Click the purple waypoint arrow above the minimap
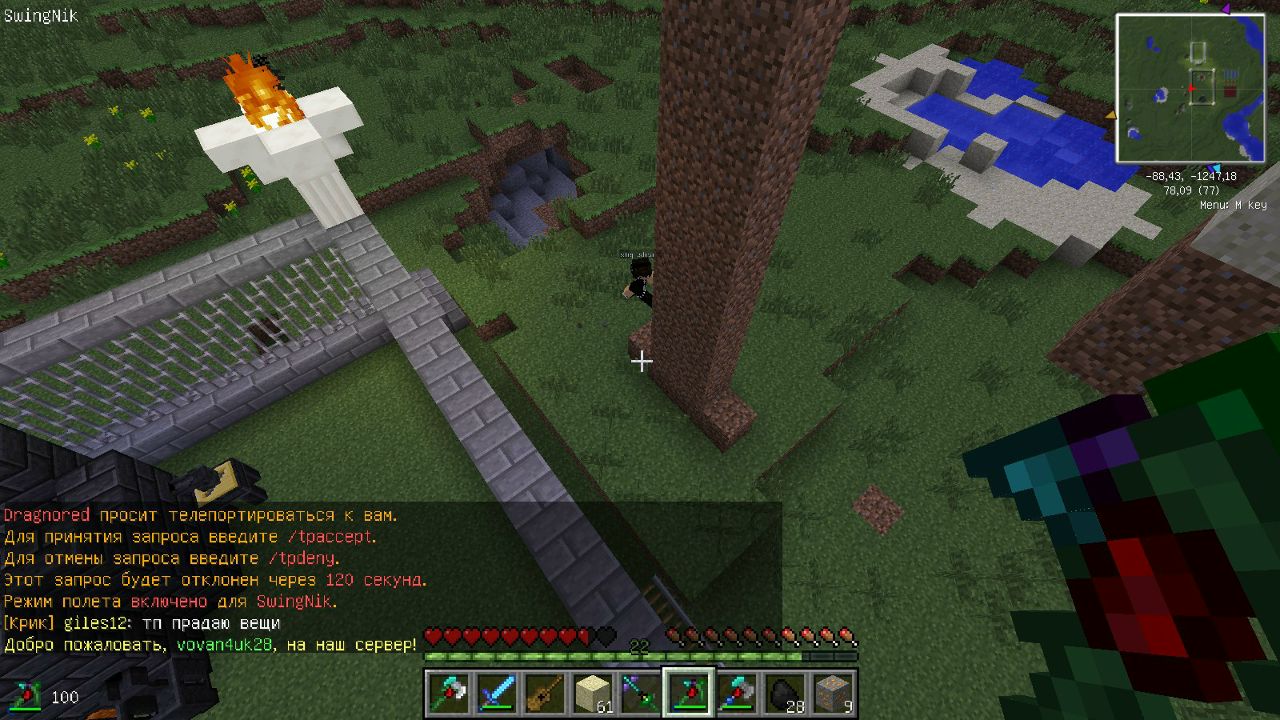 1225,10
